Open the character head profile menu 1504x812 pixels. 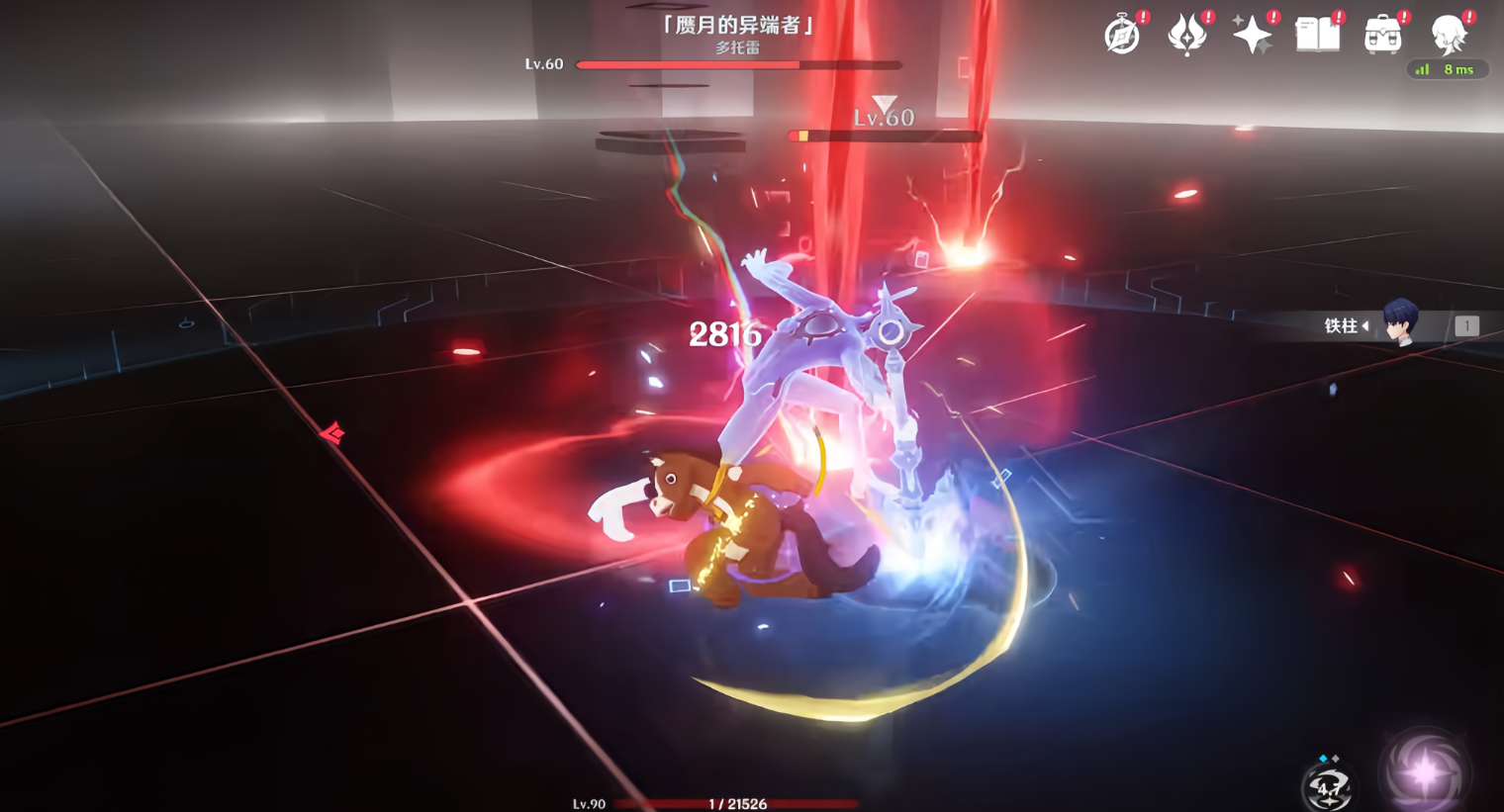click(1448, 34)
